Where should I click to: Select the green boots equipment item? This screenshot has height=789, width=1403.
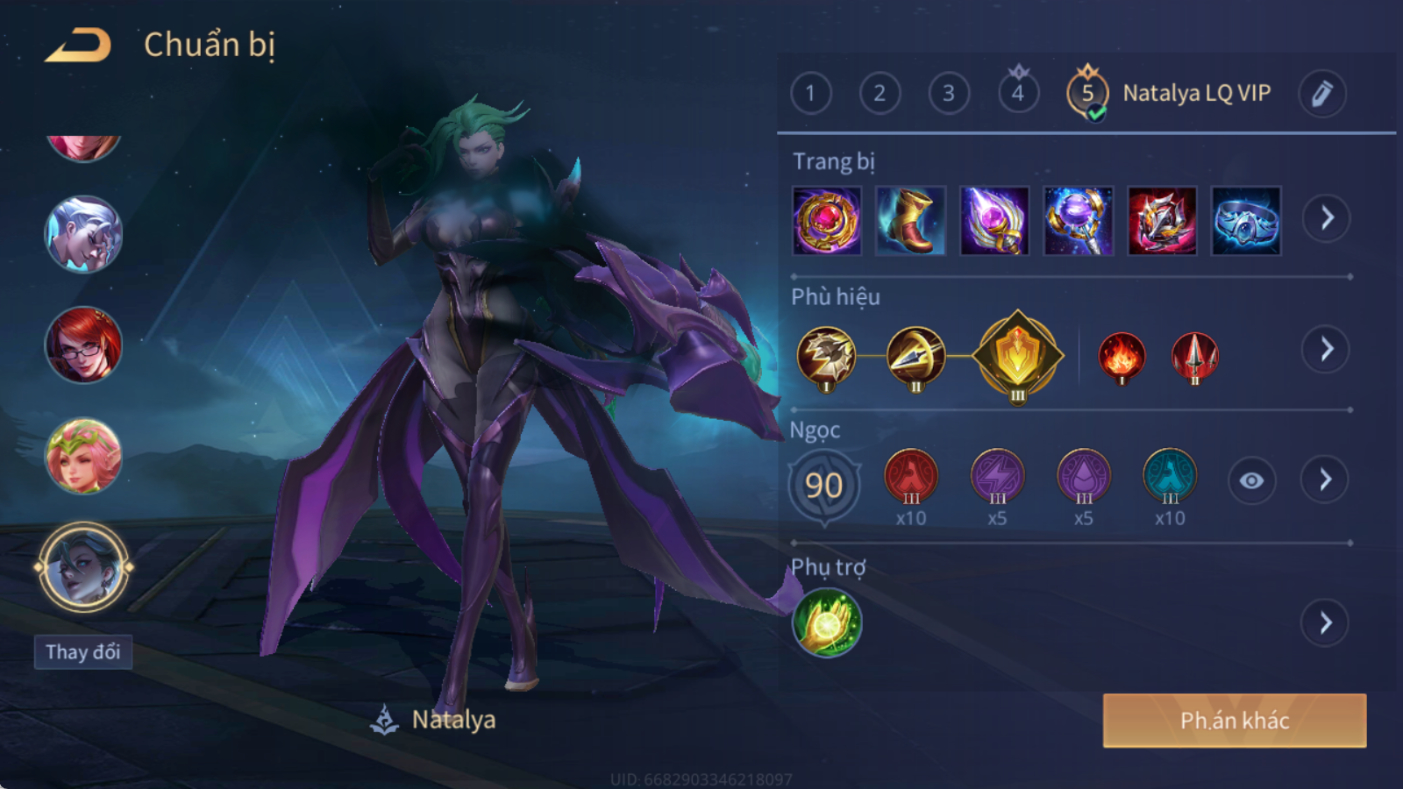coord(911,221)
